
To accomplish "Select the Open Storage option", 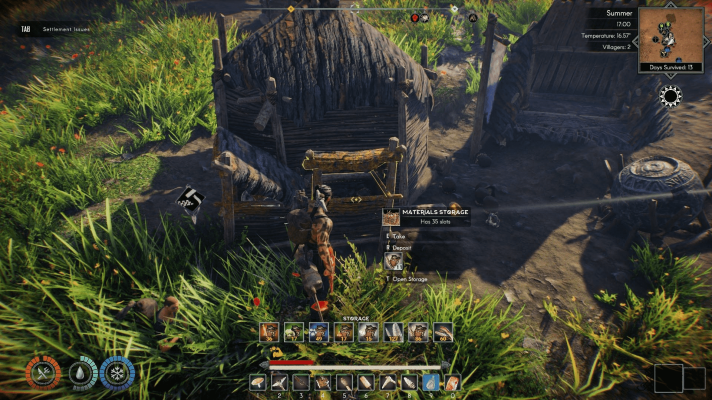I will (x=410, y=279).
